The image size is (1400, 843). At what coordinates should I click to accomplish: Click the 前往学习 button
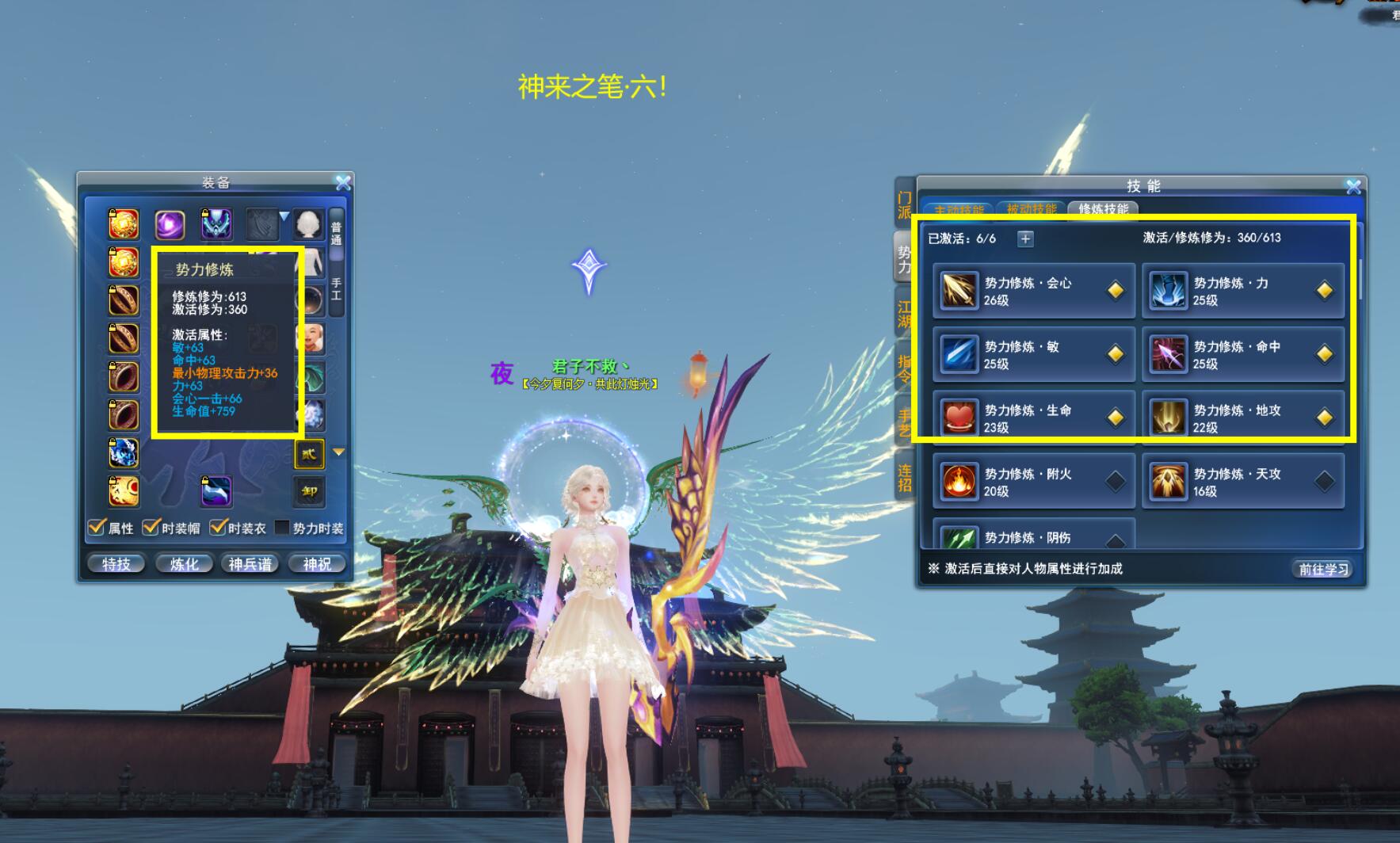[x=1323, y=569]
